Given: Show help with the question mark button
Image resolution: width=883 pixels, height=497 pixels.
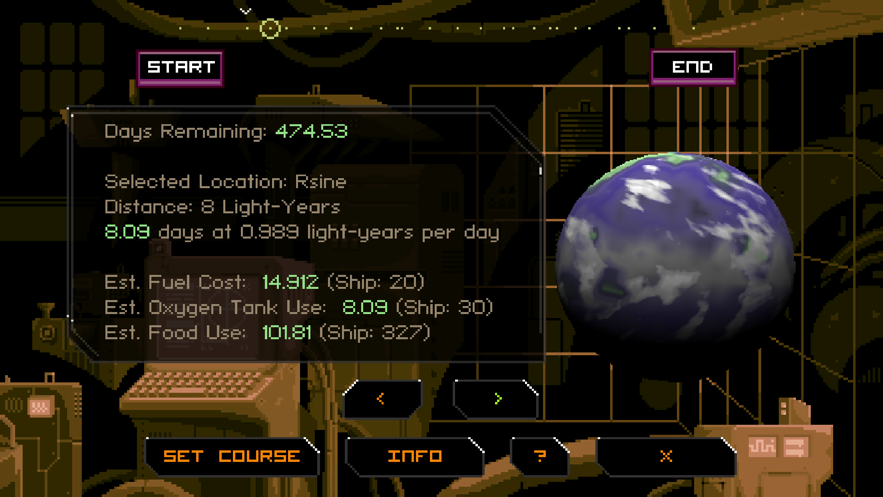Looking at the screenshot, I should pyautogui.click(x=540, y=457).
